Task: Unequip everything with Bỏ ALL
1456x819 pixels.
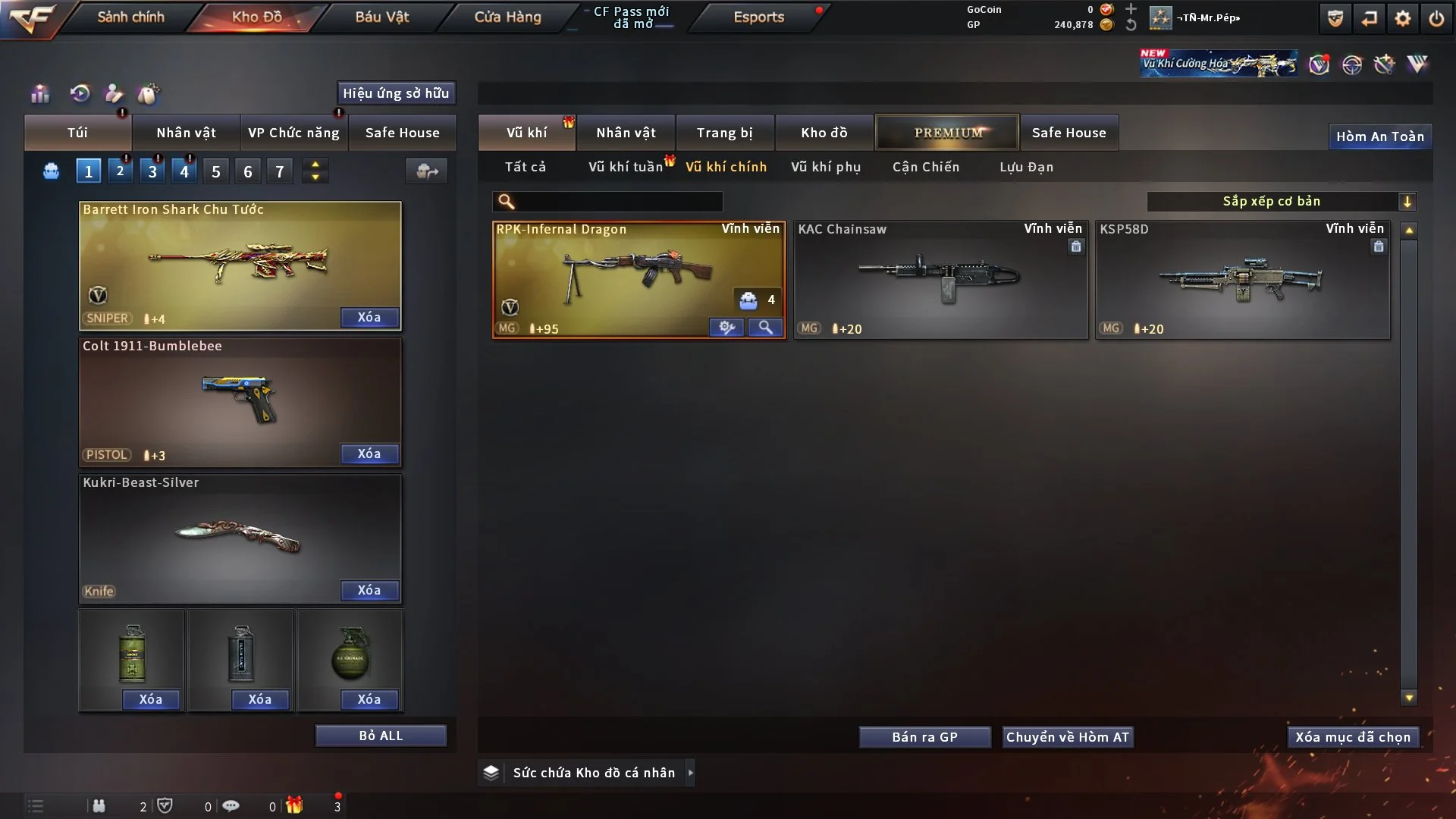Action: (381, 736)
